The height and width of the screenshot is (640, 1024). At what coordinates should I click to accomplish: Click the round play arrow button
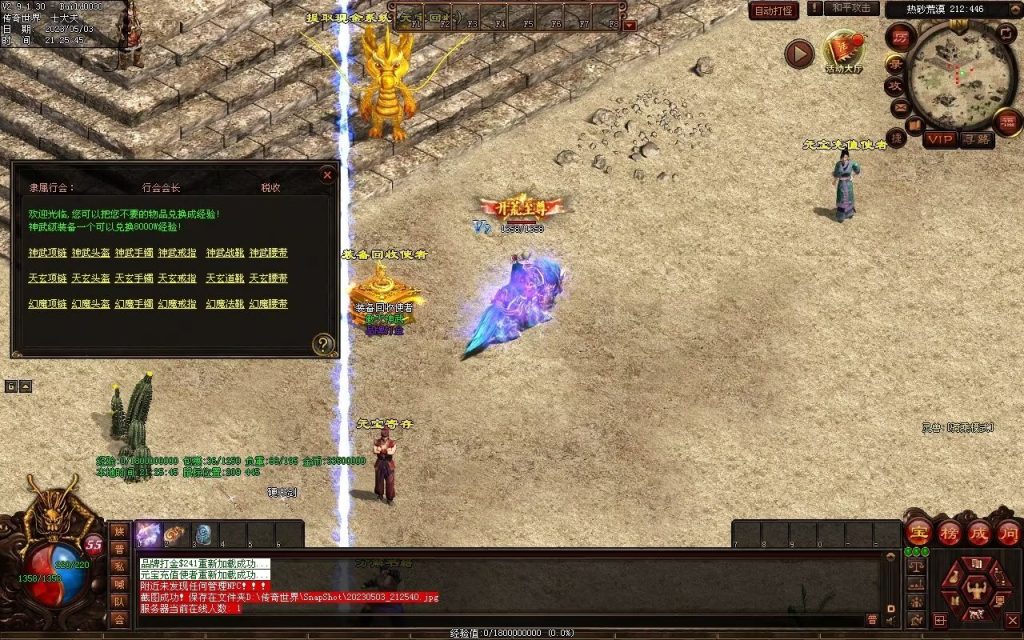click(x=798, y=53)
